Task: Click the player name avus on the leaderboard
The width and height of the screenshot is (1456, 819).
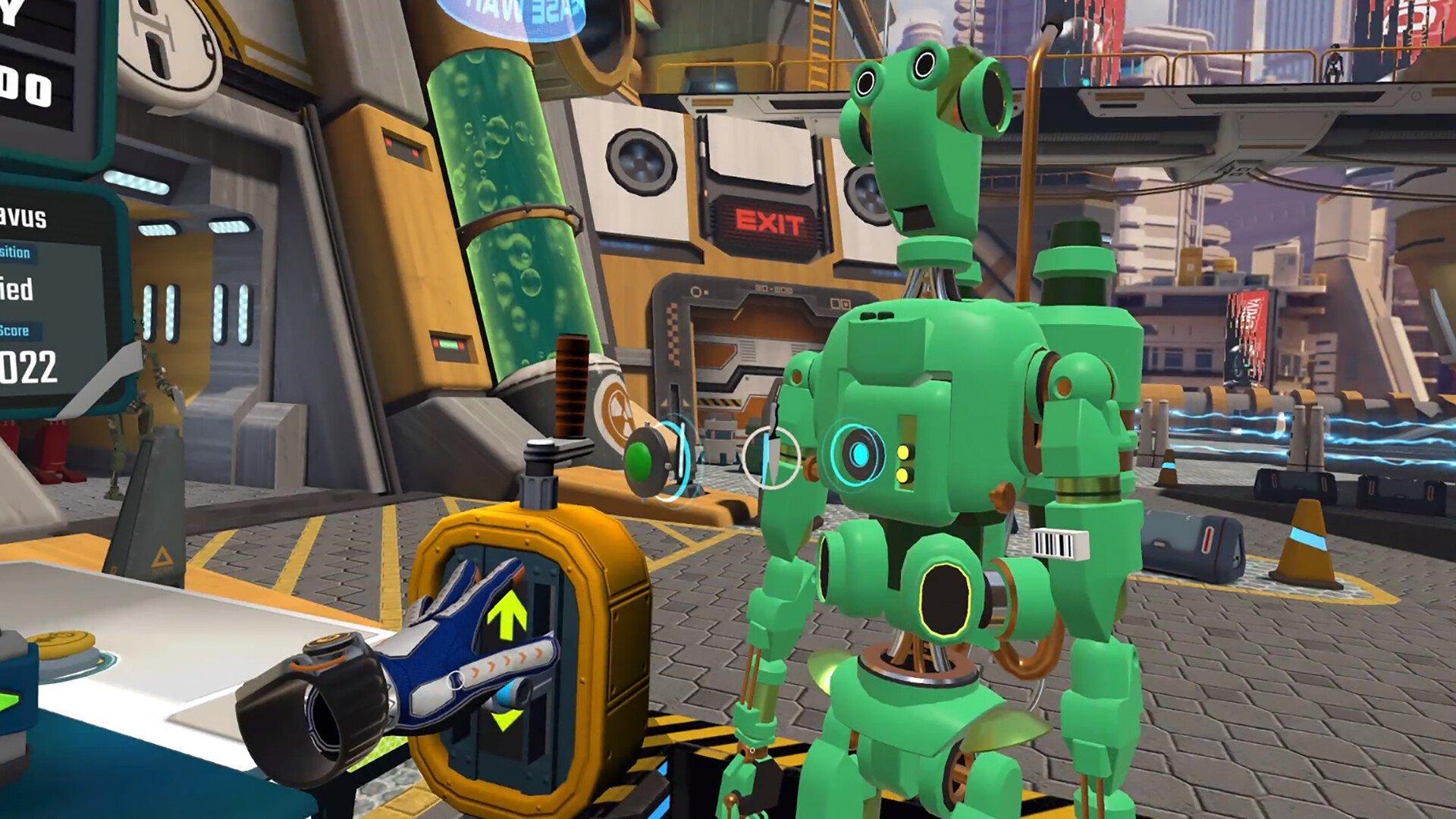Action: coord(23,217)
